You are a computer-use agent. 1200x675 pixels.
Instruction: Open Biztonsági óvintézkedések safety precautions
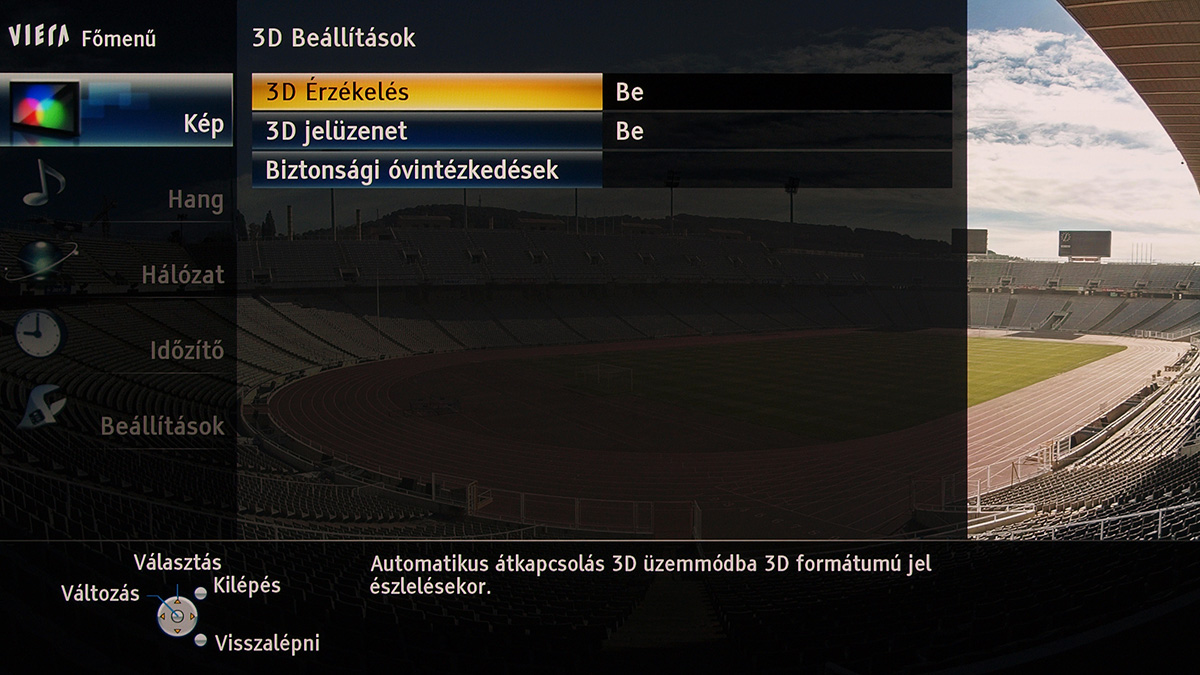426,170
